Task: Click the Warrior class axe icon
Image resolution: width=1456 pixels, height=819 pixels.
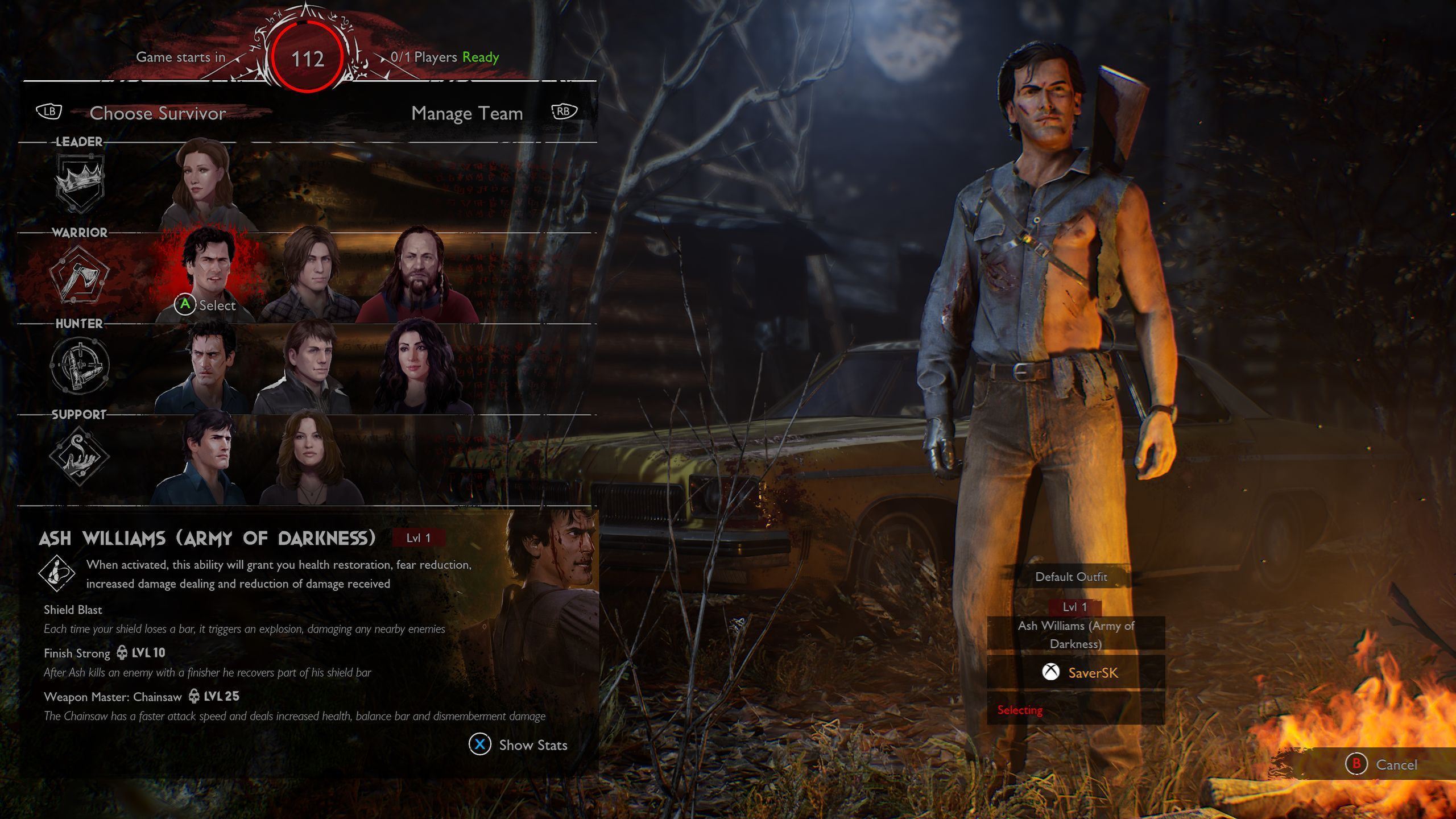Action: pyautogui.click(x=79, y=274)
